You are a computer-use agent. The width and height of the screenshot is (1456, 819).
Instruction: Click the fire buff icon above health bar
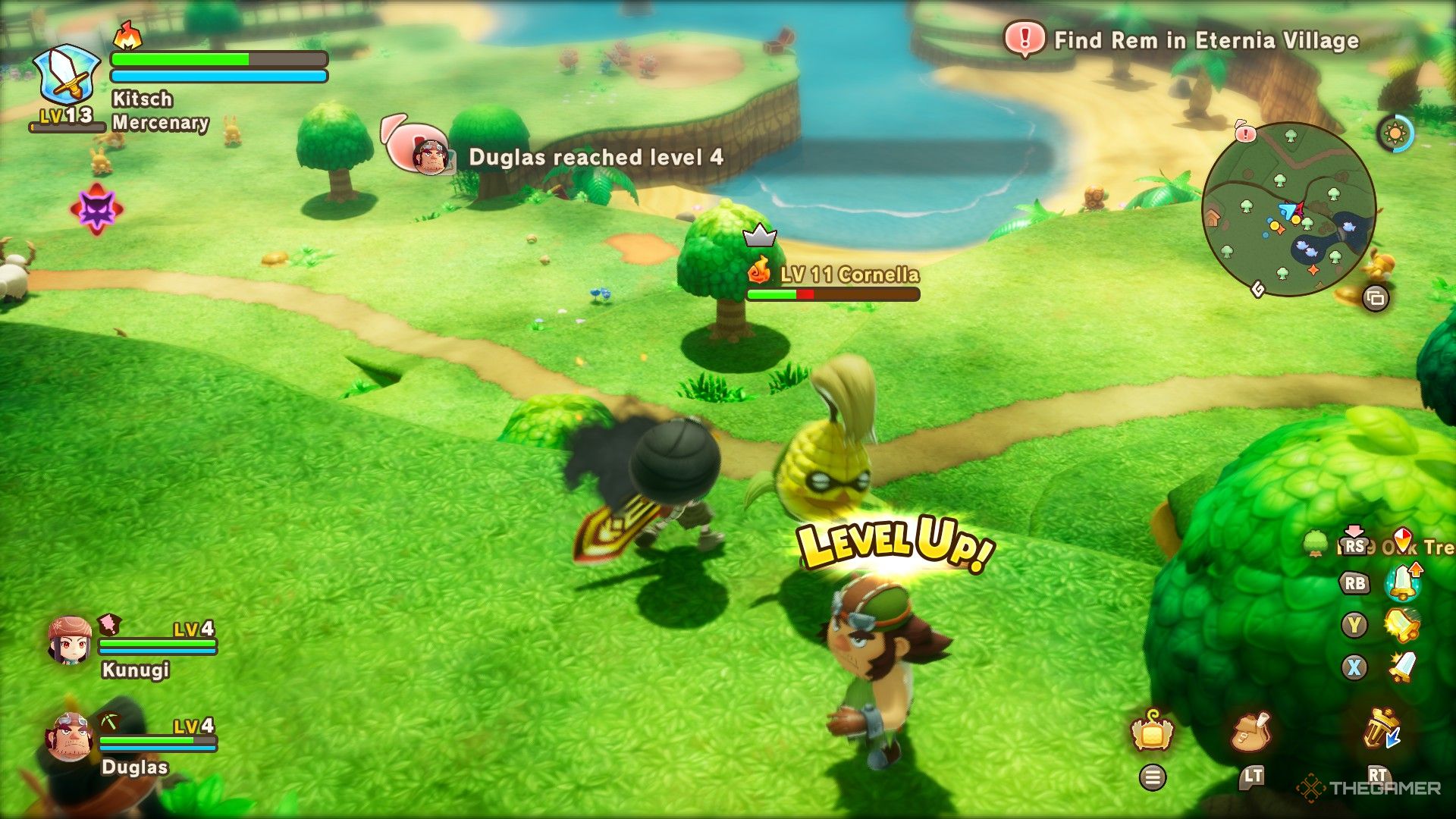pyautogui.click(x=127, y=36)
